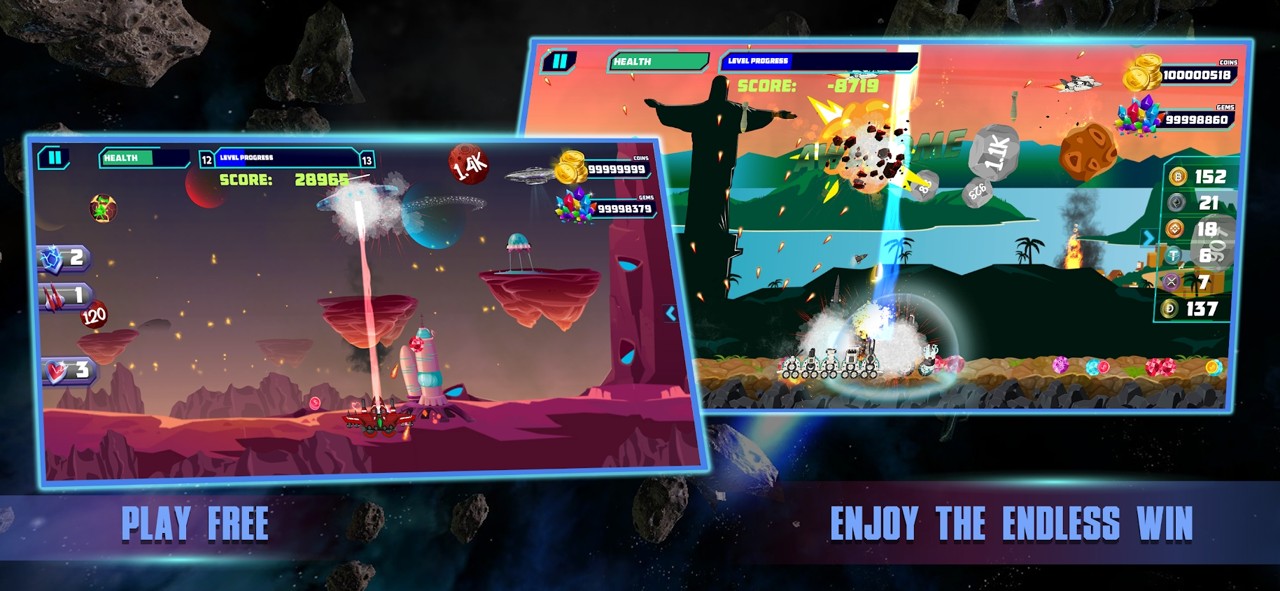
Task: Select the Ethereum row showing 21
Action: (x=1197, y=204)
